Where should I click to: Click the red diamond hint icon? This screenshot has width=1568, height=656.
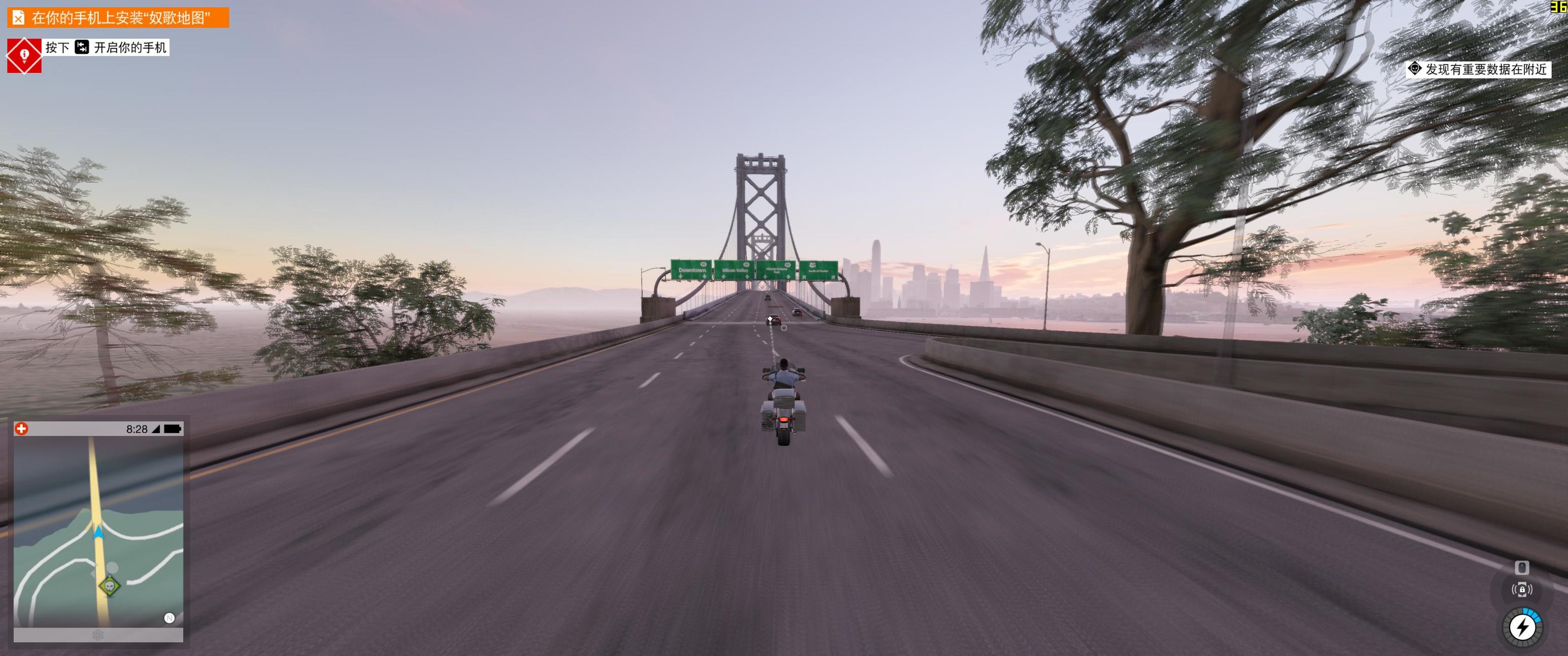click(x=24, y=55)
